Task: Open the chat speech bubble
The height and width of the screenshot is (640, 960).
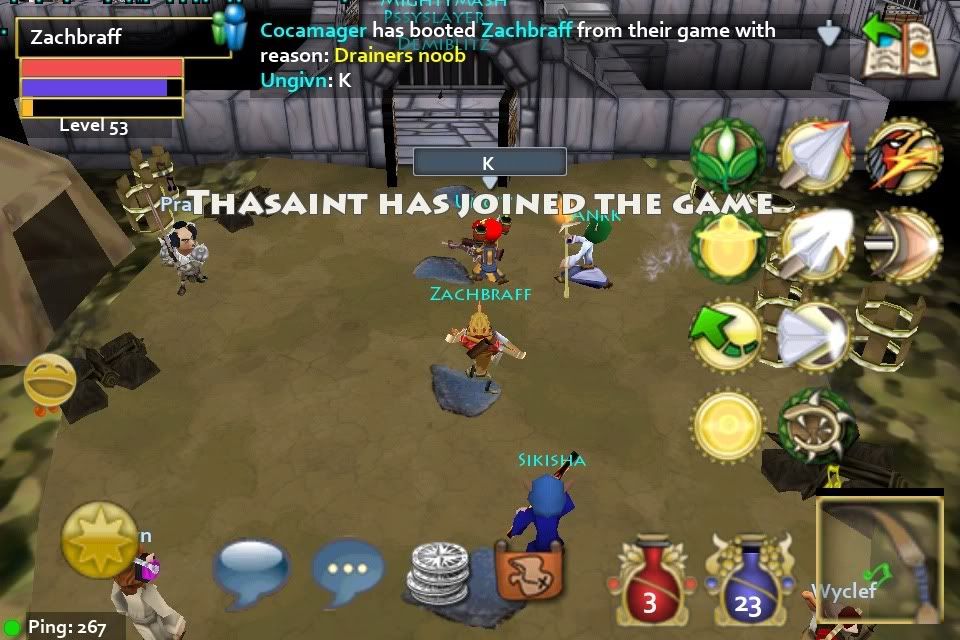Action: (249, 572)
